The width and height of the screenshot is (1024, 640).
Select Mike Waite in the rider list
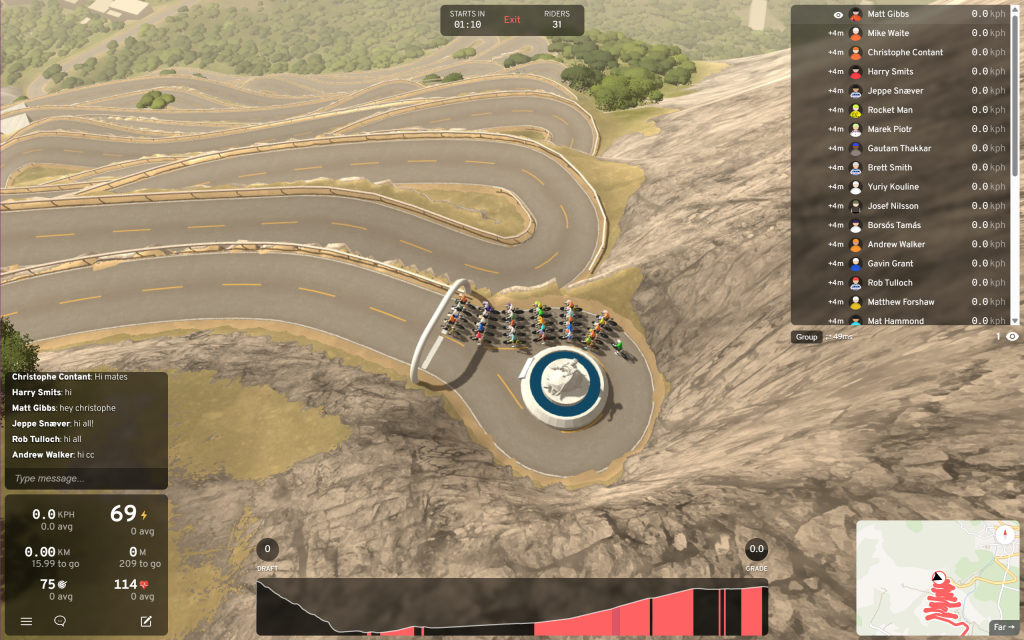(888, 33)
